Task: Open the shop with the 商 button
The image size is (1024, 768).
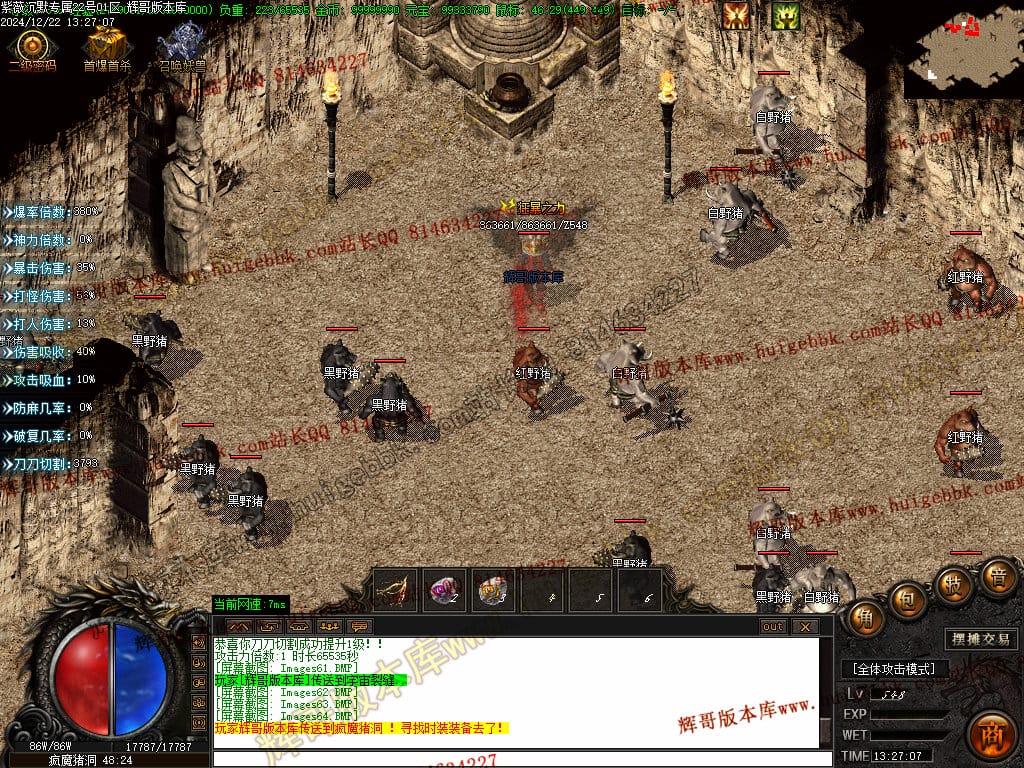Action: click(992, 732)
